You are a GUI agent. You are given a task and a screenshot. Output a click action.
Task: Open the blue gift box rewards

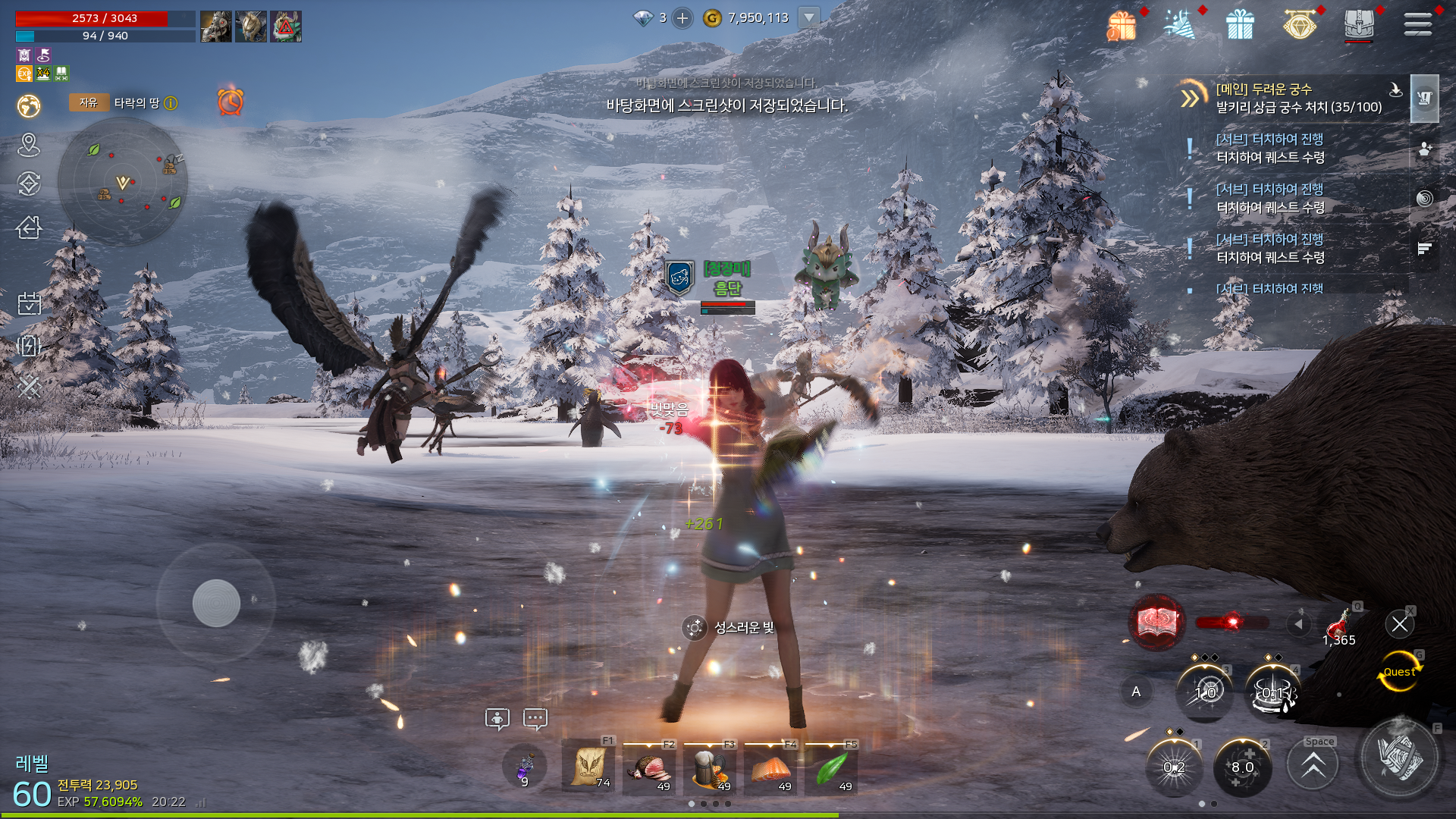1240,25
